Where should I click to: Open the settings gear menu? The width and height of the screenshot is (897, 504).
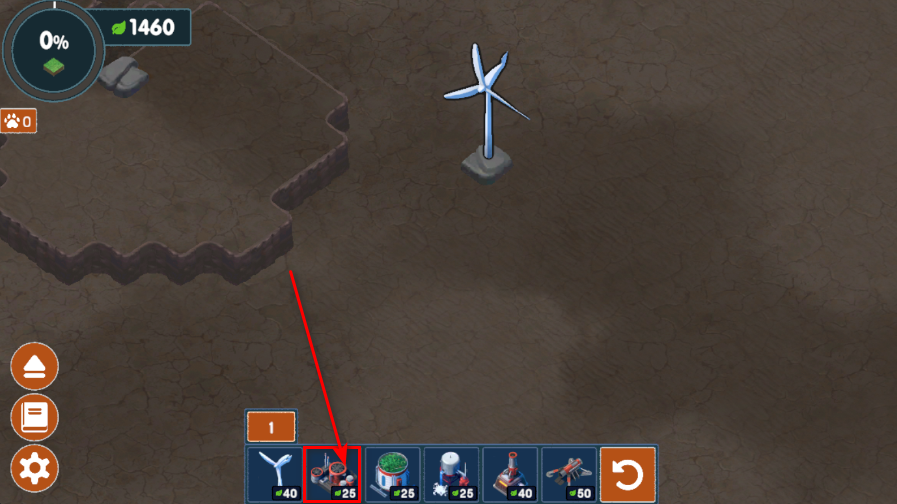coord(35,467)
